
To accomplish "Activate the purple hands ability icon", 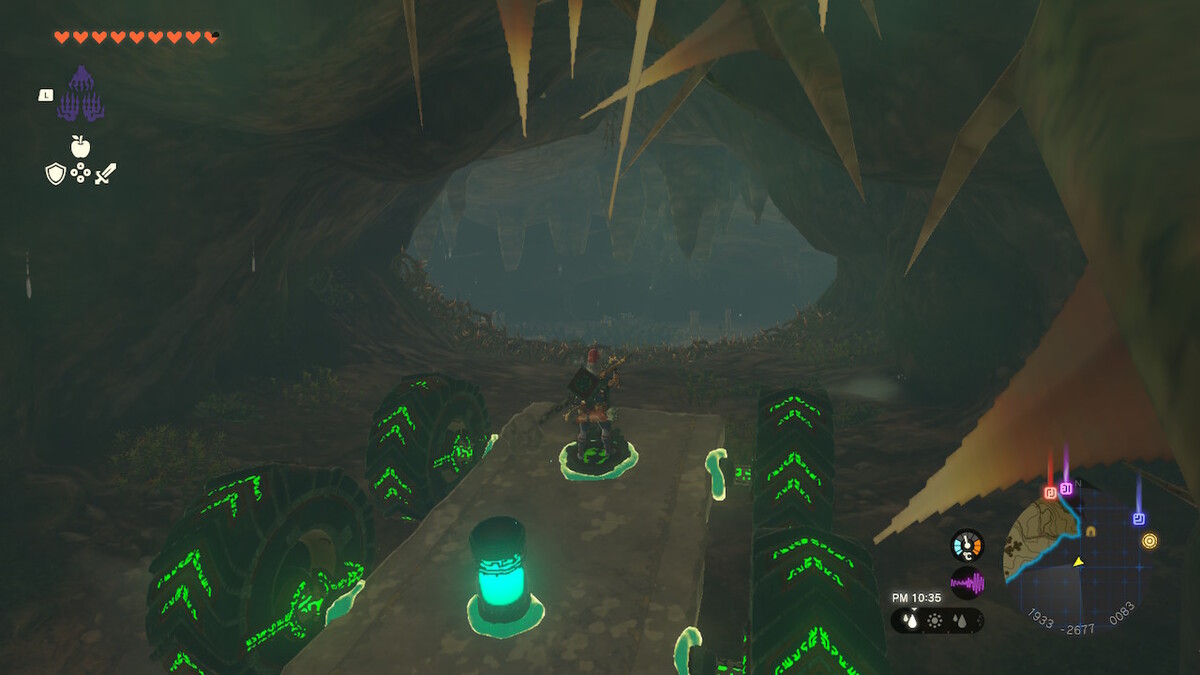I will (x=81, y=94).
